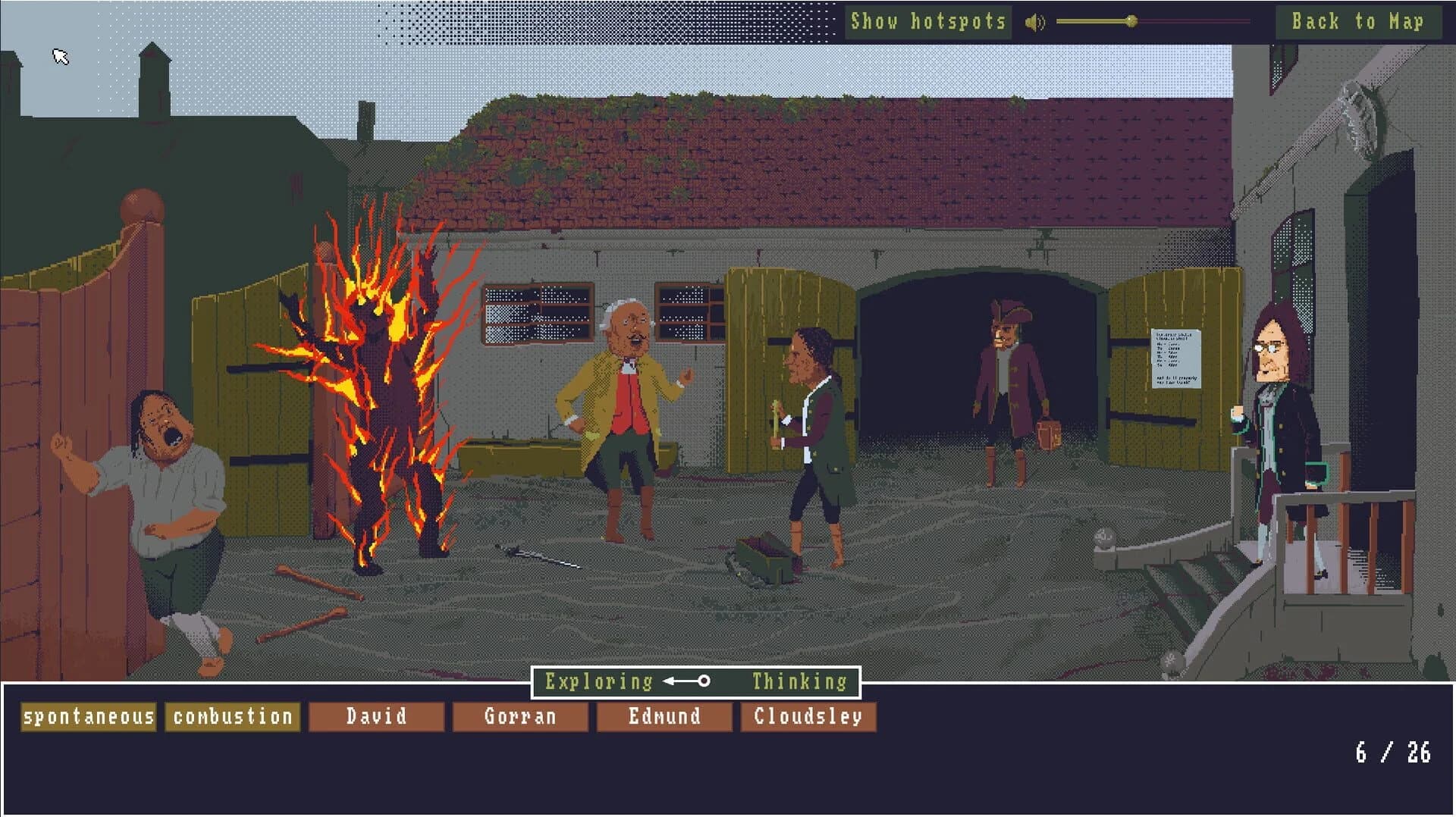This screenshot has height=817, width=1456.
Task: Switch mode to Thinking
Action: 797,681
